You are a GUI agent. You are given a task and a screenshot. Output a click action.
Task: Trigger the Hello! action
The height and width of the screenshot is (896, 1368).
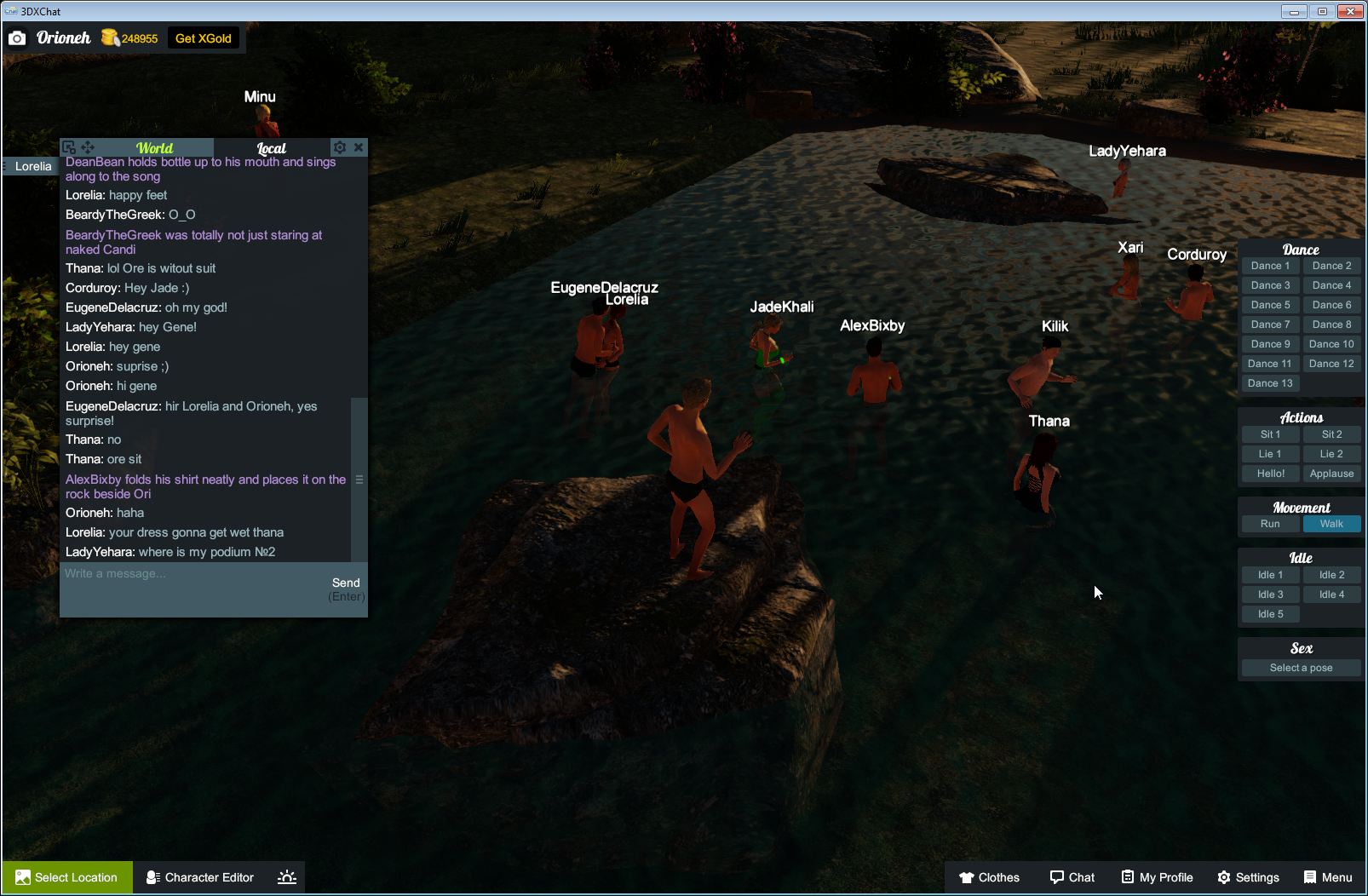click(1270, 473)
